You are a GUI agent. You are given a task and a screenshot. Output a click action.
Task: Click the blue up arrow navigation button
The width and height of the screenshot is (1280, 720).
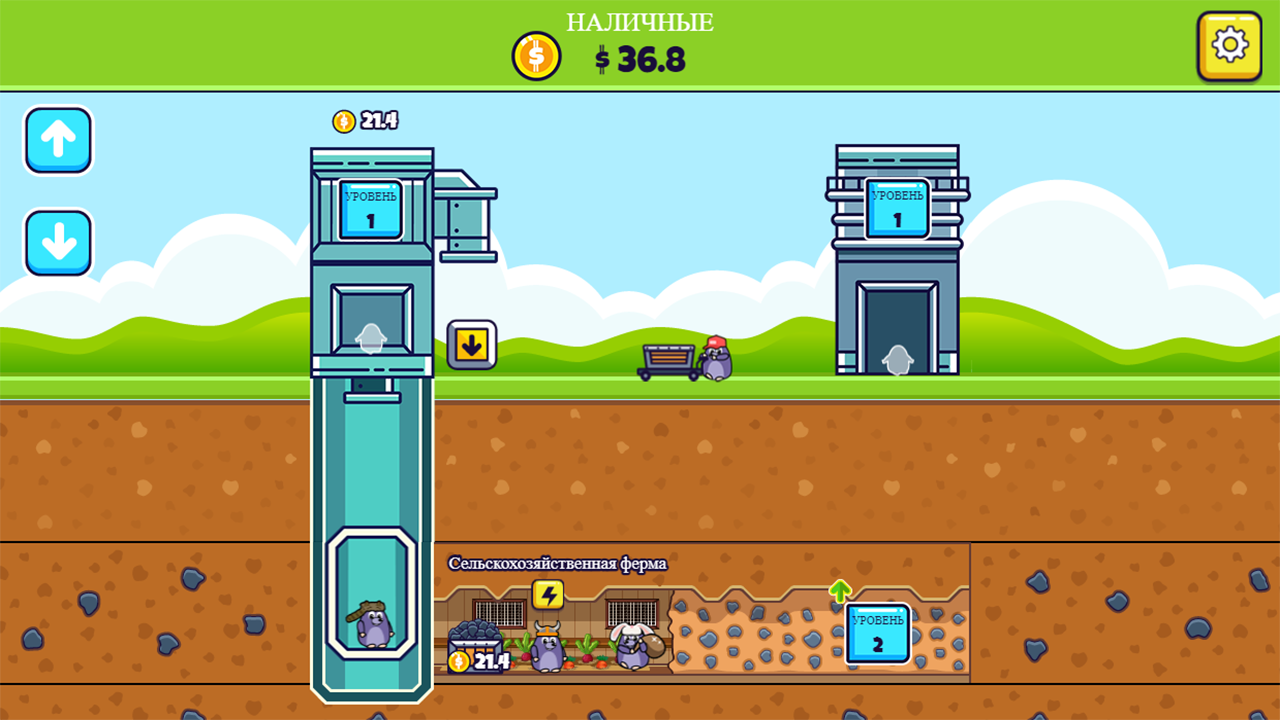point(57,139)
